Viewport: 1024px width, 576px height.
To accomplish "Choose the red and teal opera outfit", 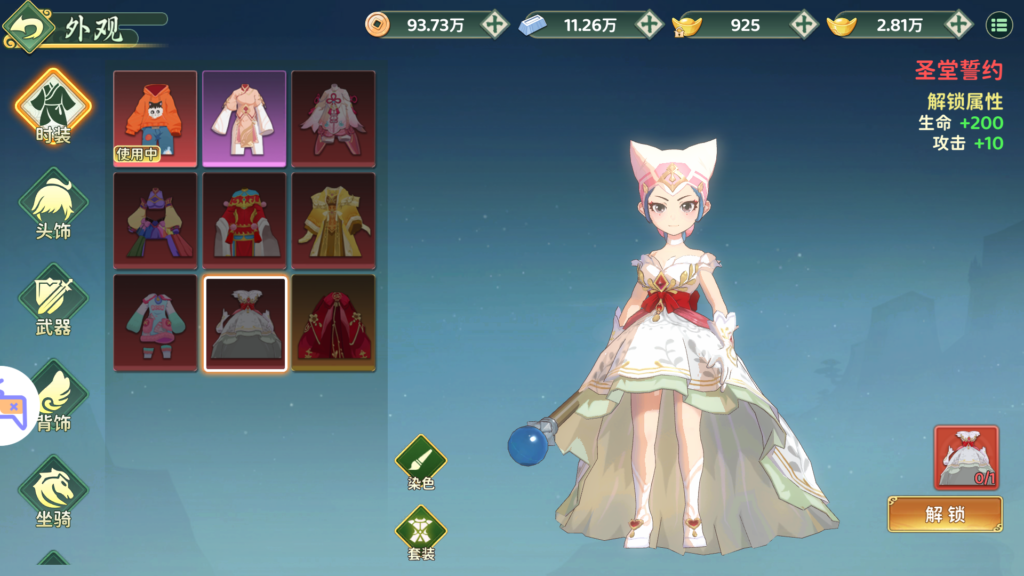I will [244, 220].
